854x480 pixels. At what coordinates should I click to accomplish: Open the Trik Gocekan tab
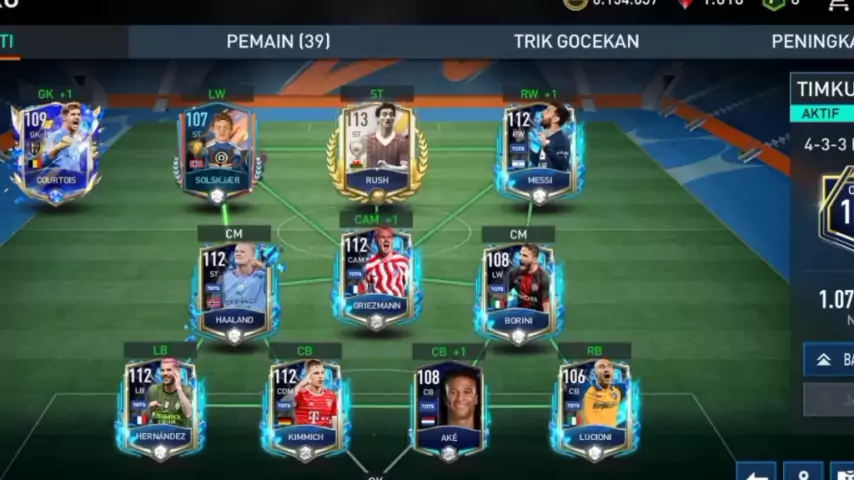tap(576, 41)
